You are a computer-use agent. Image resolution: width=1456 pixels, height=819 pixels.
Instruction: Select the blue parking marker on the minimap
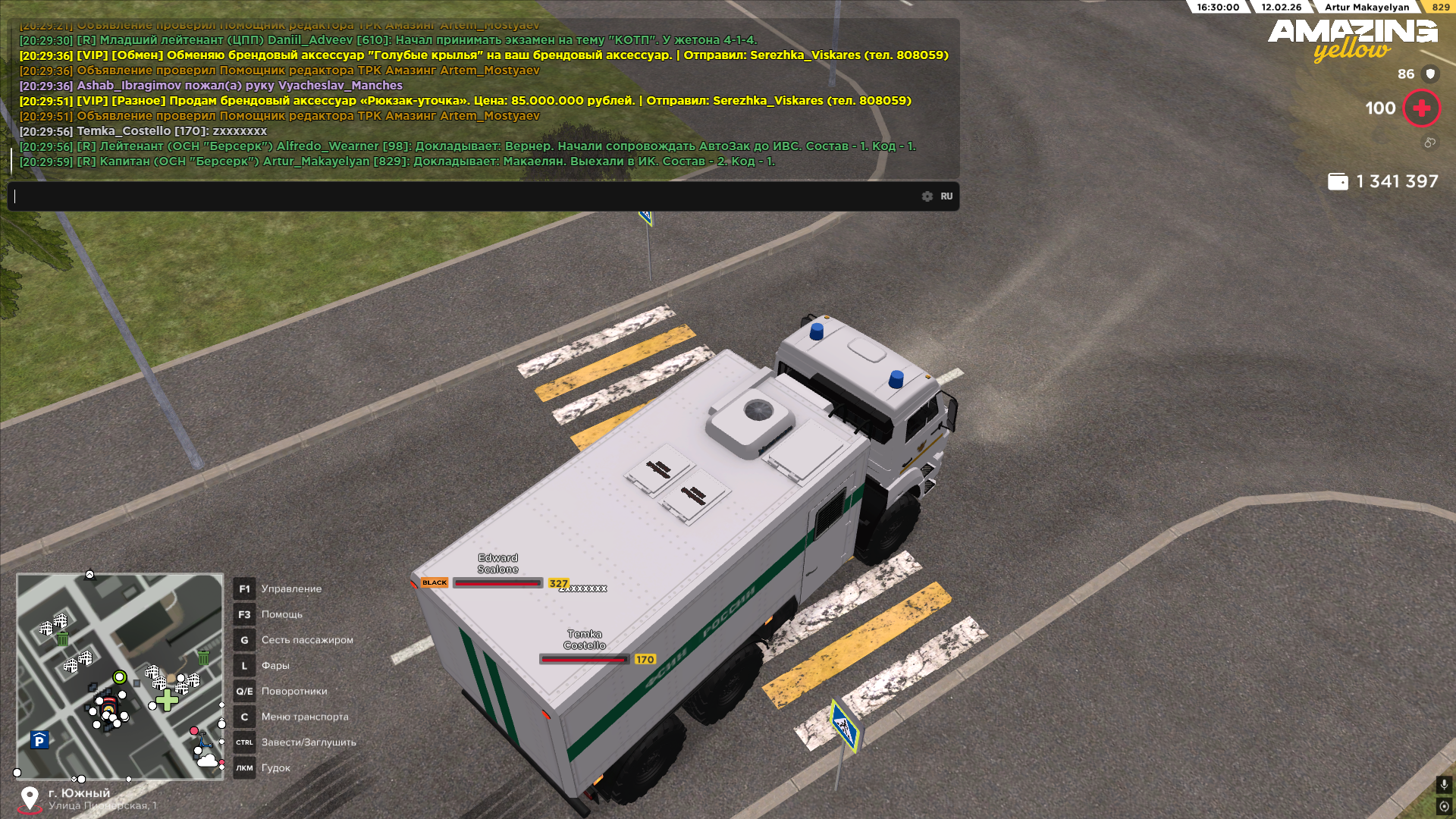click(39, 740)
